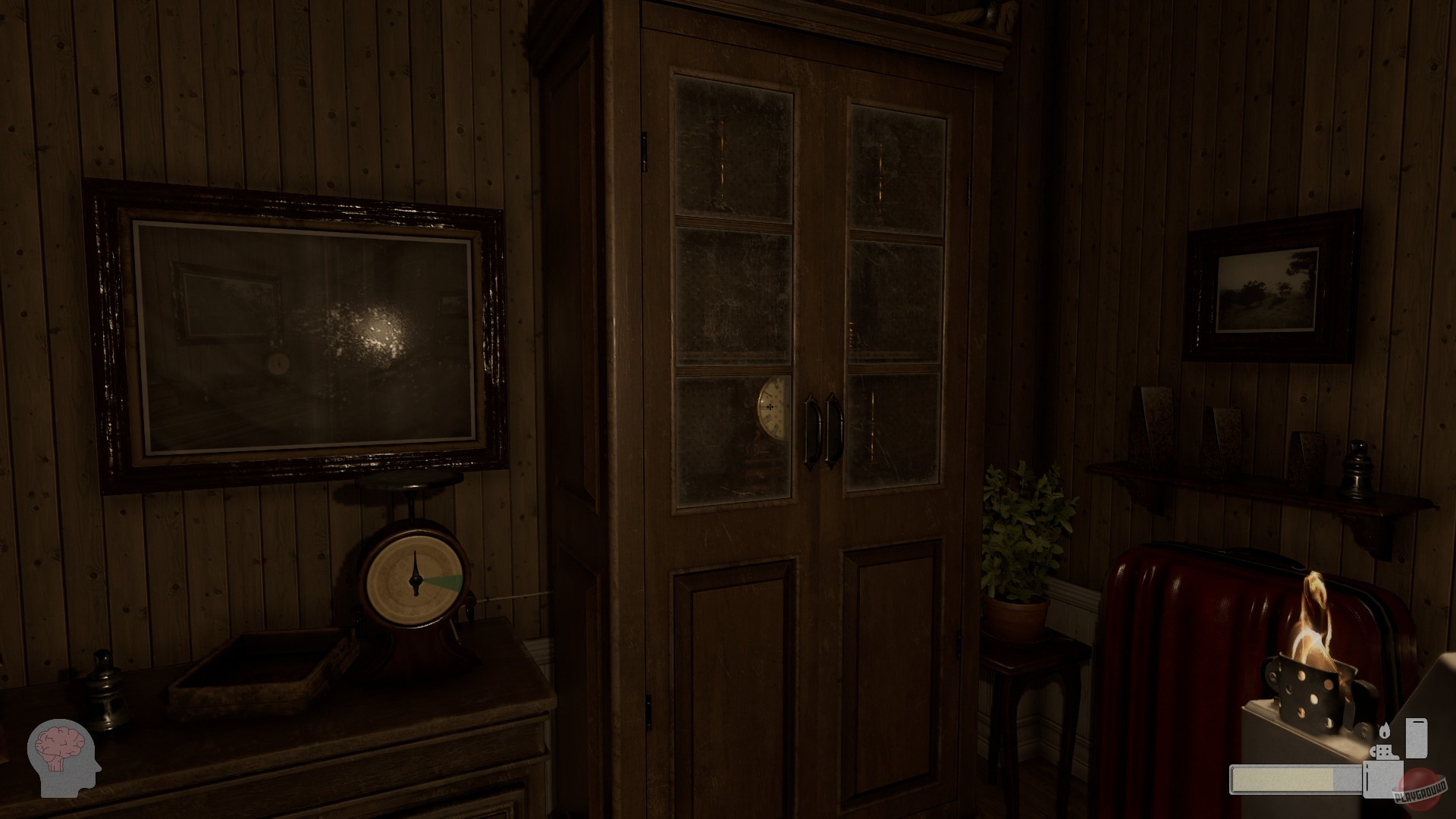Grab the right wardrobe door handle
1456x819 pixels.
(x=836, y=428)
